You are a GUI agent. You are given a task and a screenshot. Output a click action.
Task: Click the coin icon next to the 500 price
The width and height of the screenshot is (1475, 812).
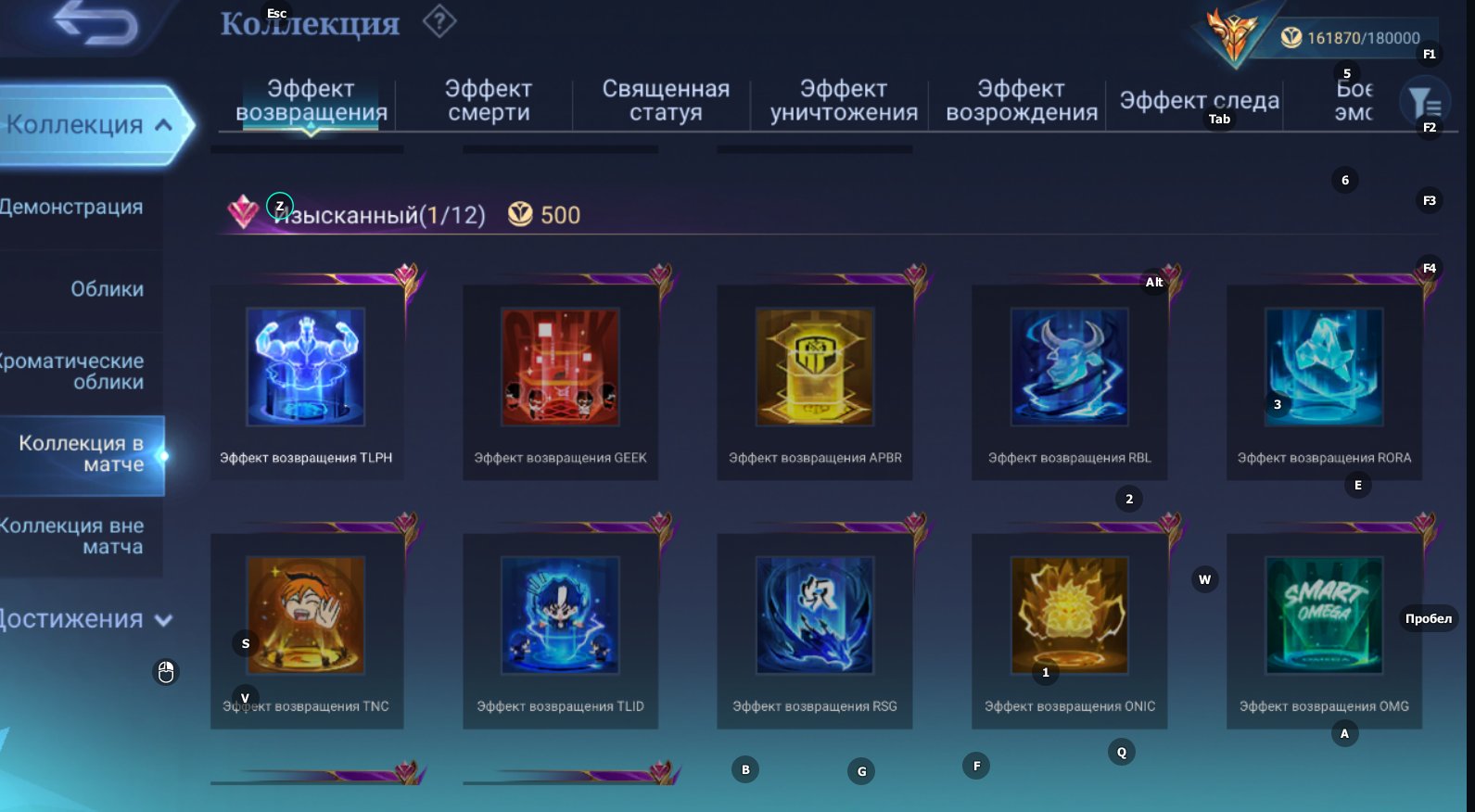(x=516, y=214)
